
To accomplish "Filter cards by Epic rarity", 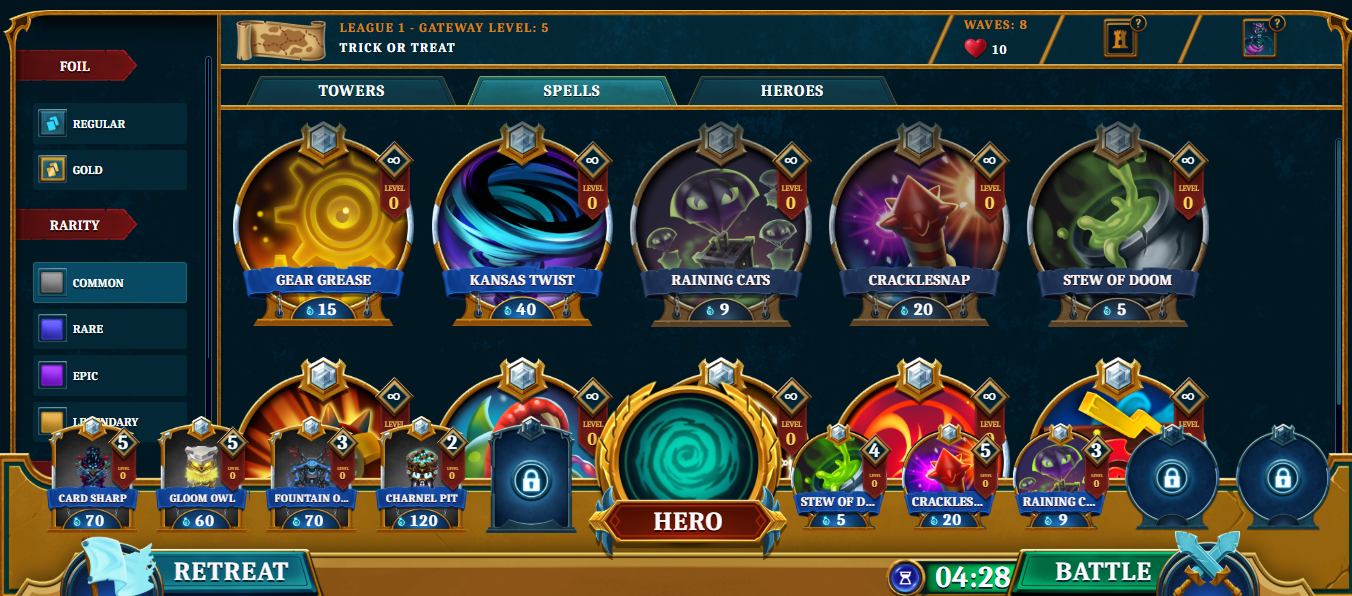I will tap(110, 376).
